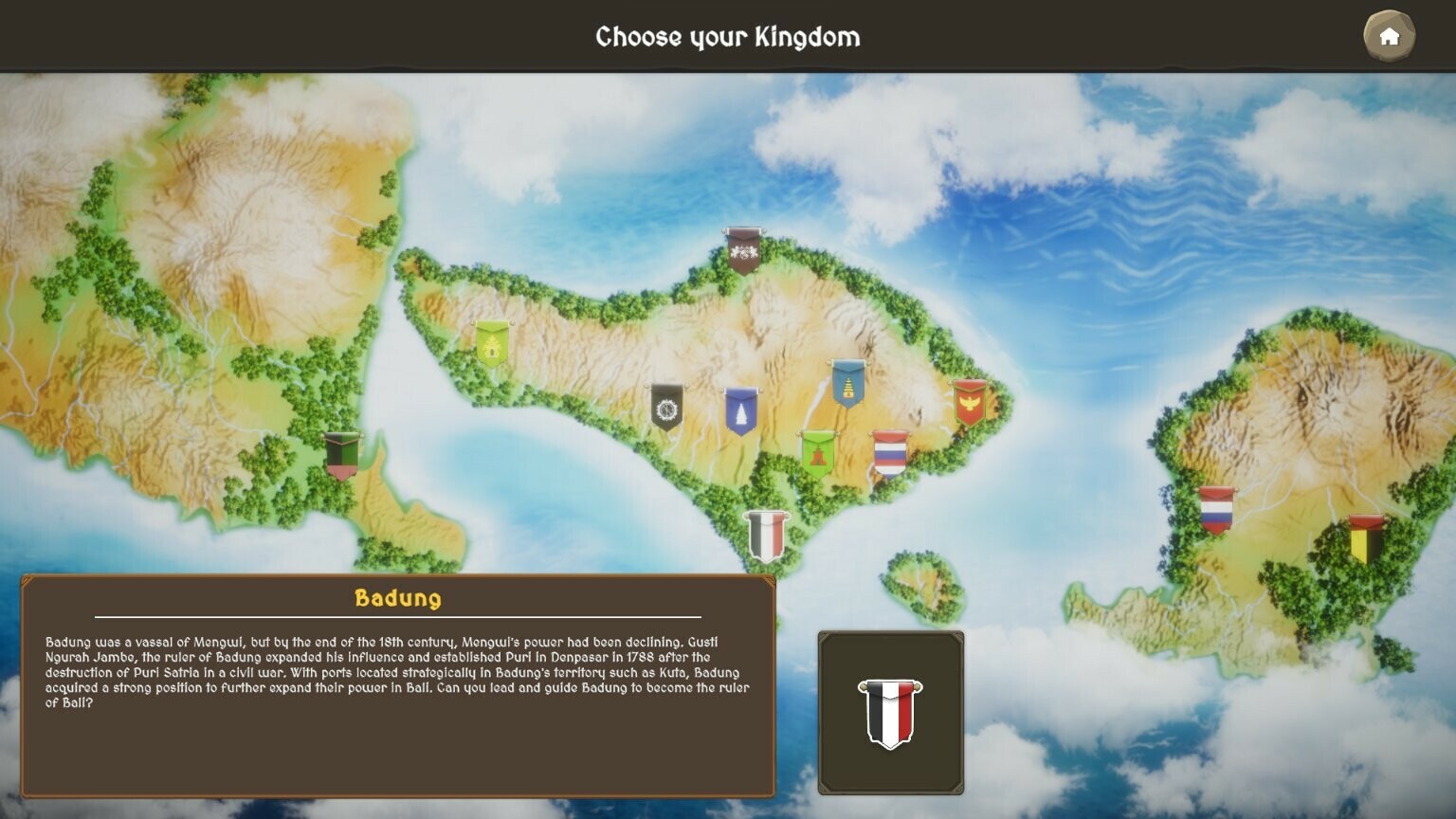Viewport: 1456px width, 819px height.
Task: Choose the lime green banner with the temple crest
Action: 494,349
